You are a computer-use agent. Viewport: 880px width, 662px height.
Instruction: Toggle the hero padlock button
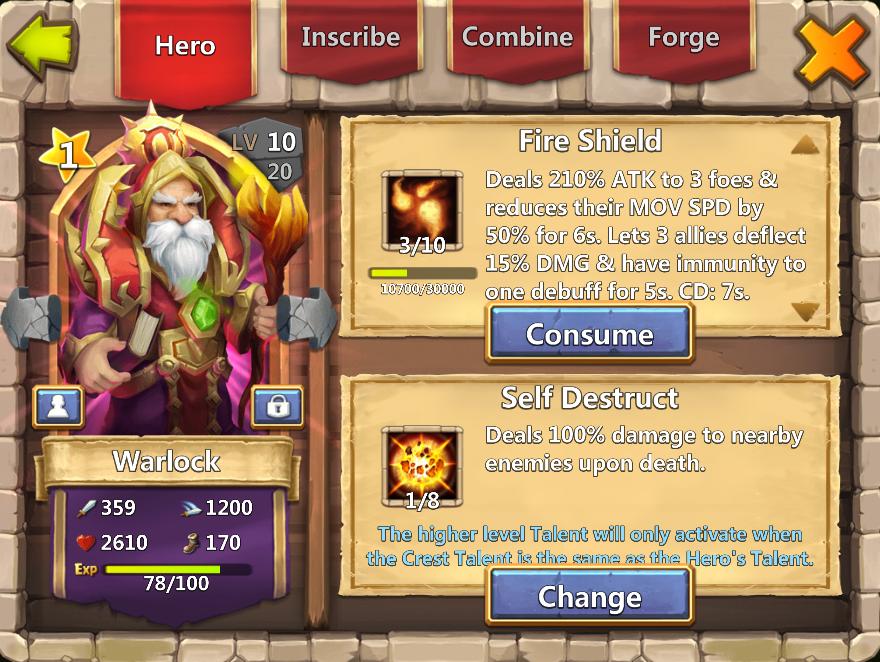pos(277,406)
